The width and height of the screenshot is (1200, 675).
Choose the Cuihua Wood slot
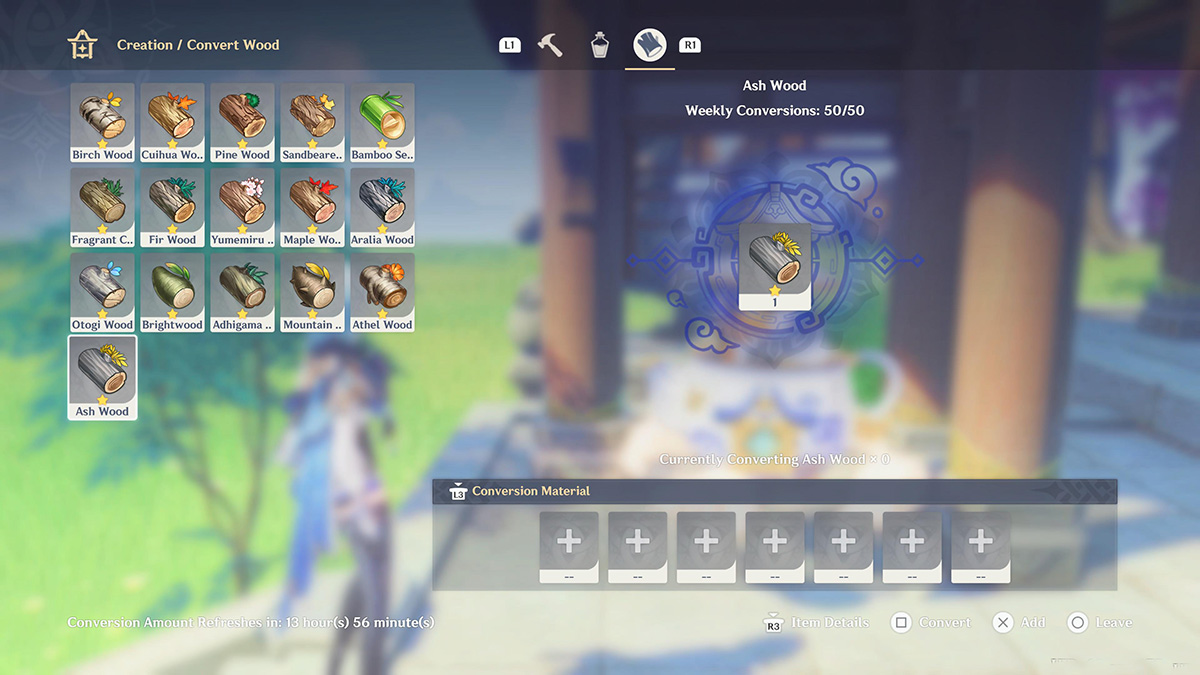(172, 122)
